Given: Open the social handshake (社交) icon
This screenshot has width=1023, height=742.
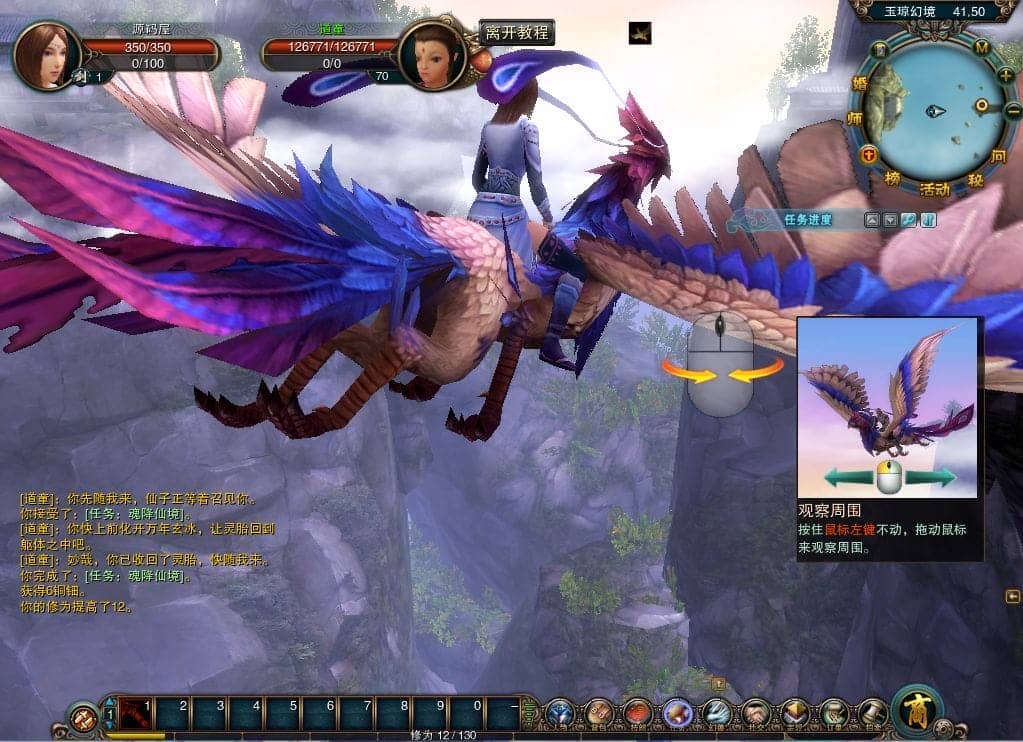Looking at the screenshot, I should click(756, 712).
